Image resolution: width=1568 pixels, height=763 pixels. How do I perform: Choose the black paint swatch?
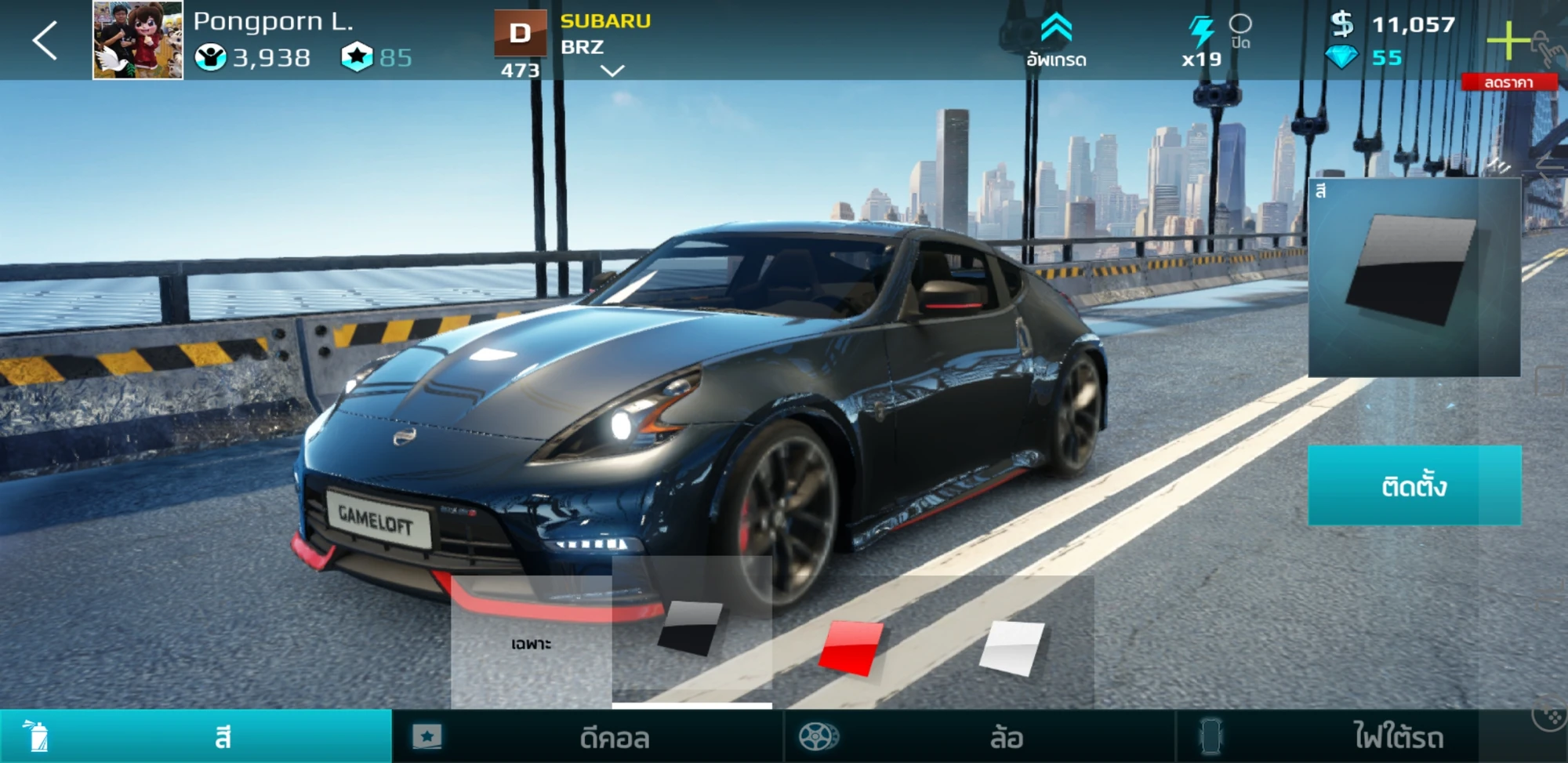tap(690, 629)
